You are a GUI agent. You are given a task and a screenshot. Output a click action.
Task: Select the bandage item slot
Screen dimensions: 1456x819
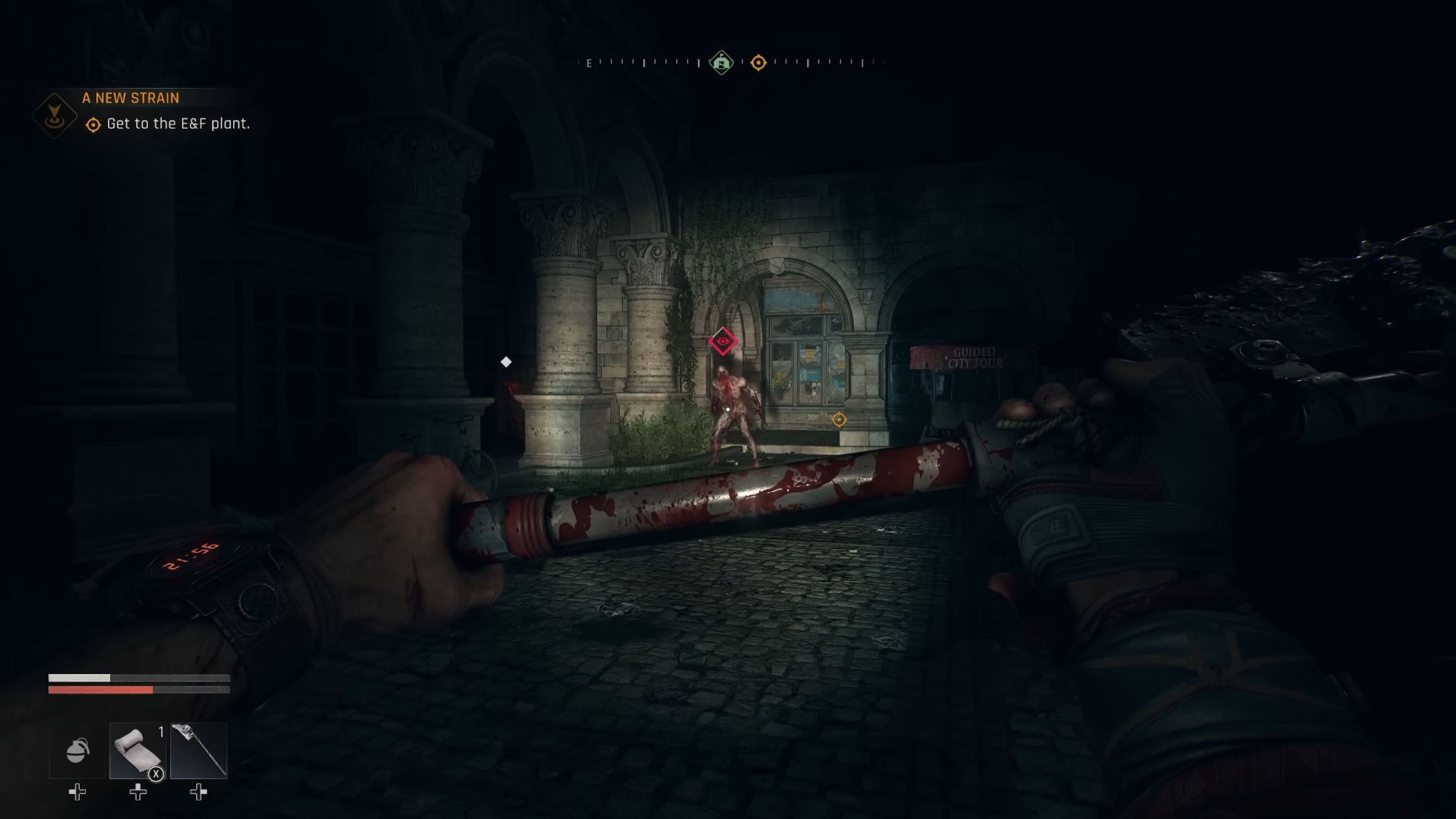[x=138, y=751]
